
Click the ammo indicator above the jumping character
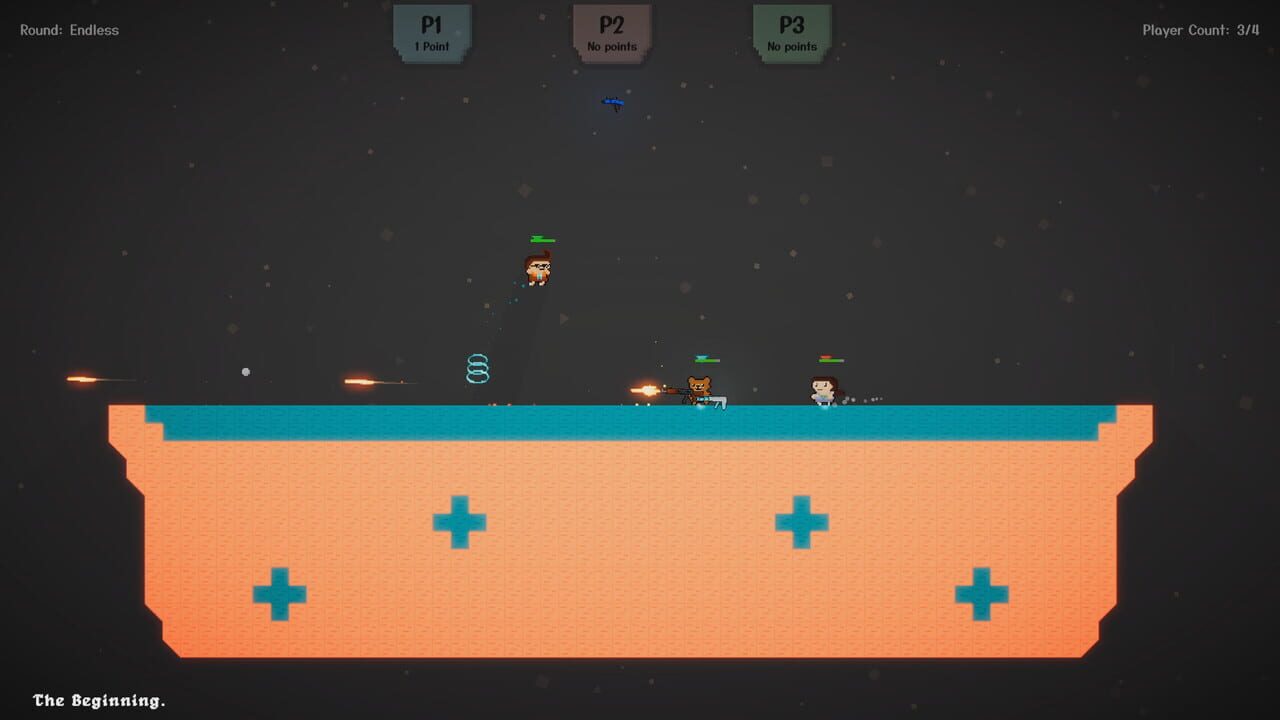click(538, 239)
